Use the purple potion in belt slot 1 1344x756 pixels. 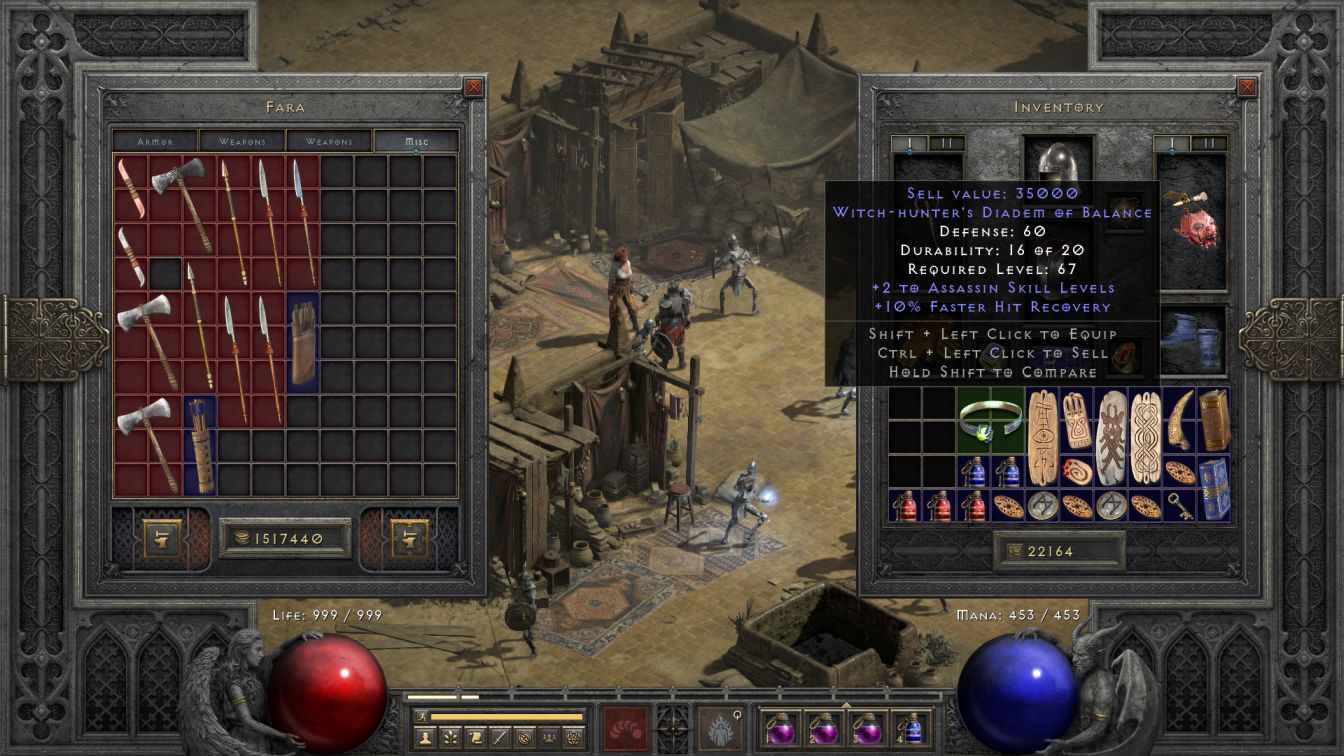(780, 727)
